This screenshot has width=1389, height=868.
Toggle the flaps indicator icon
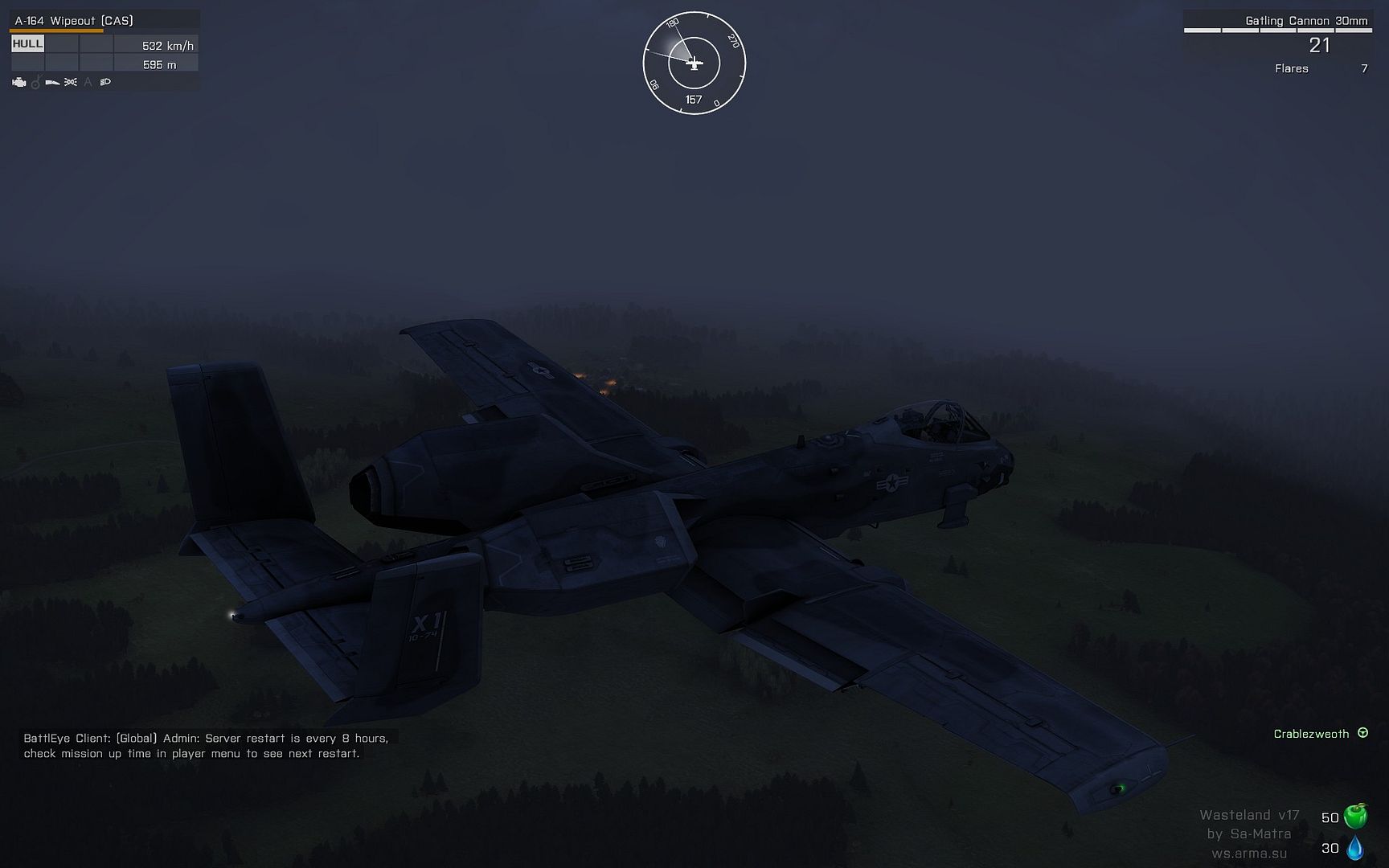click(x=53, y=82)
